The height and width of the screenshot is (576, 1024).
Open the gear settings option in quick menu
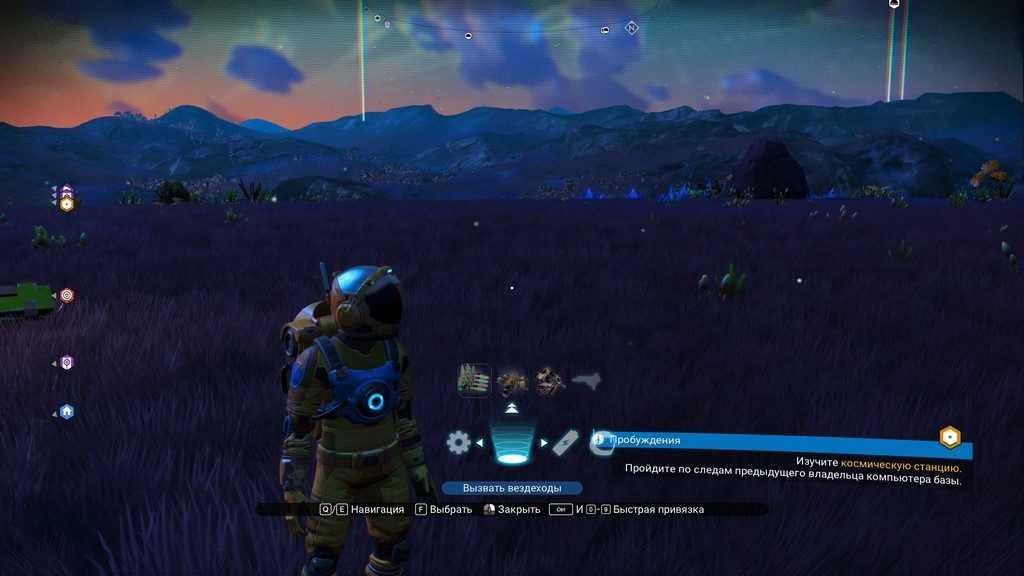pos(458,442)
